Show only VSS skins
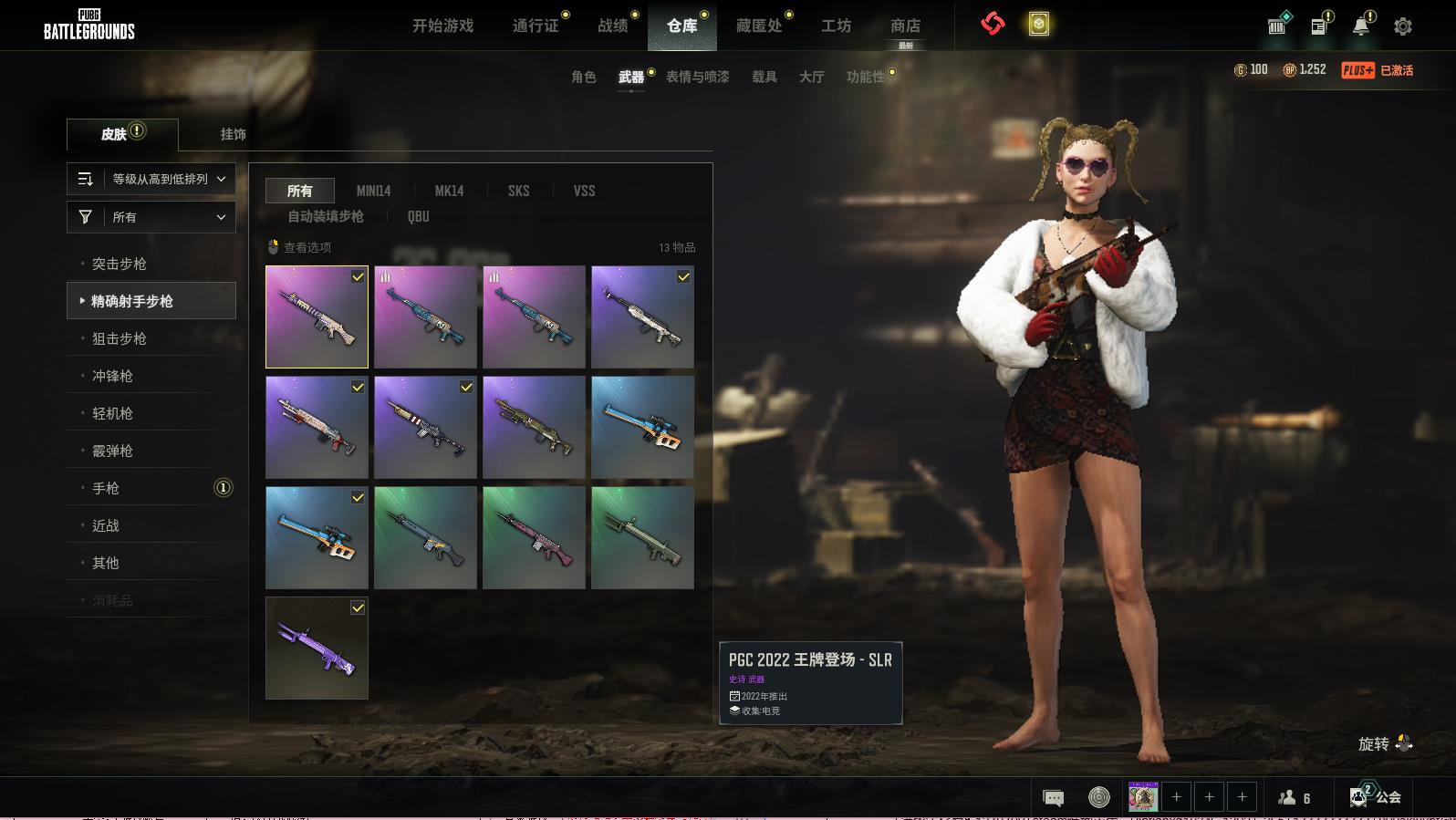This screenshot has width=1456, height=820. click(x=584, y=191)
